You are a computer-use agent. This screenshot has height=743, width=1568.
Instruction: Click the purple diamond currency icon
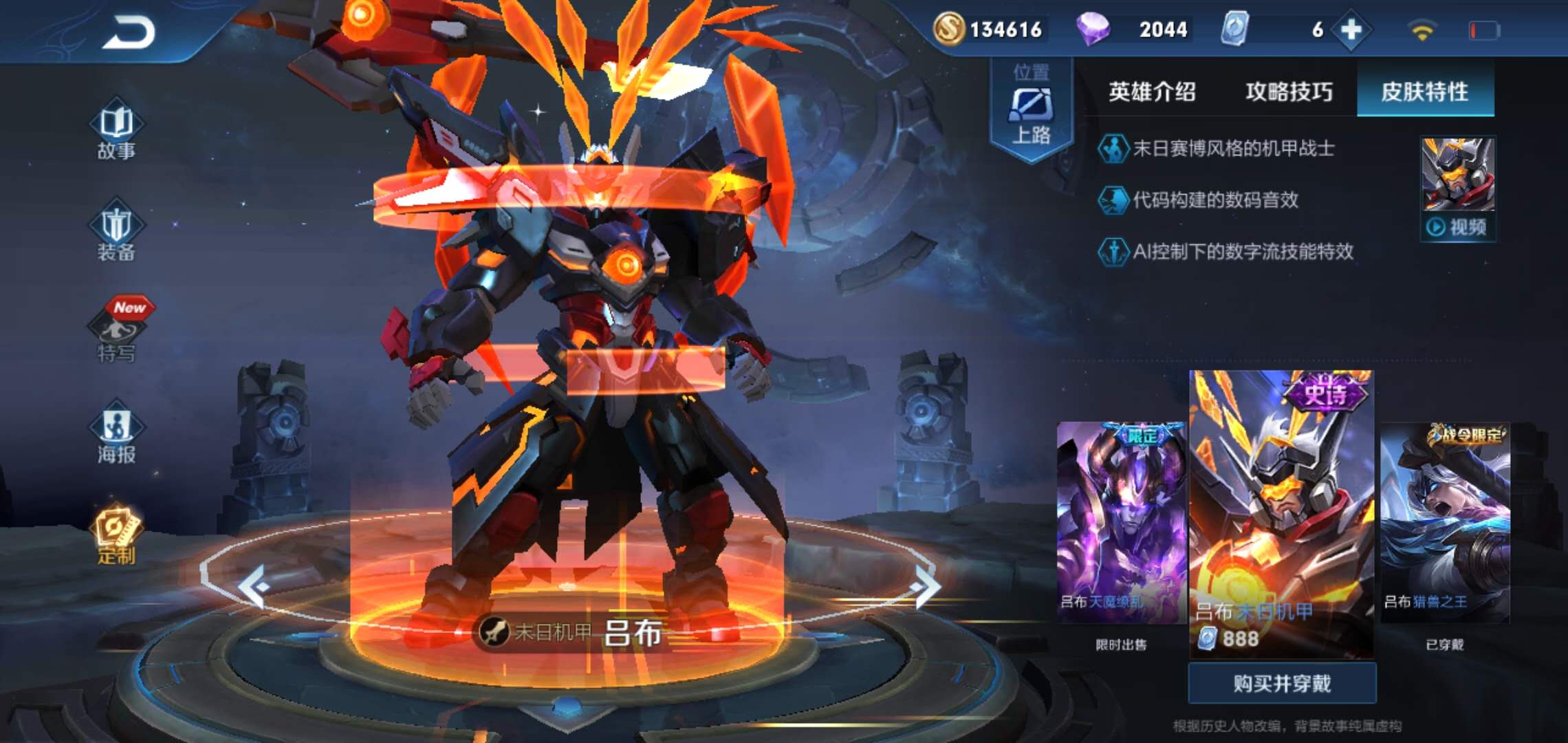1092,30
